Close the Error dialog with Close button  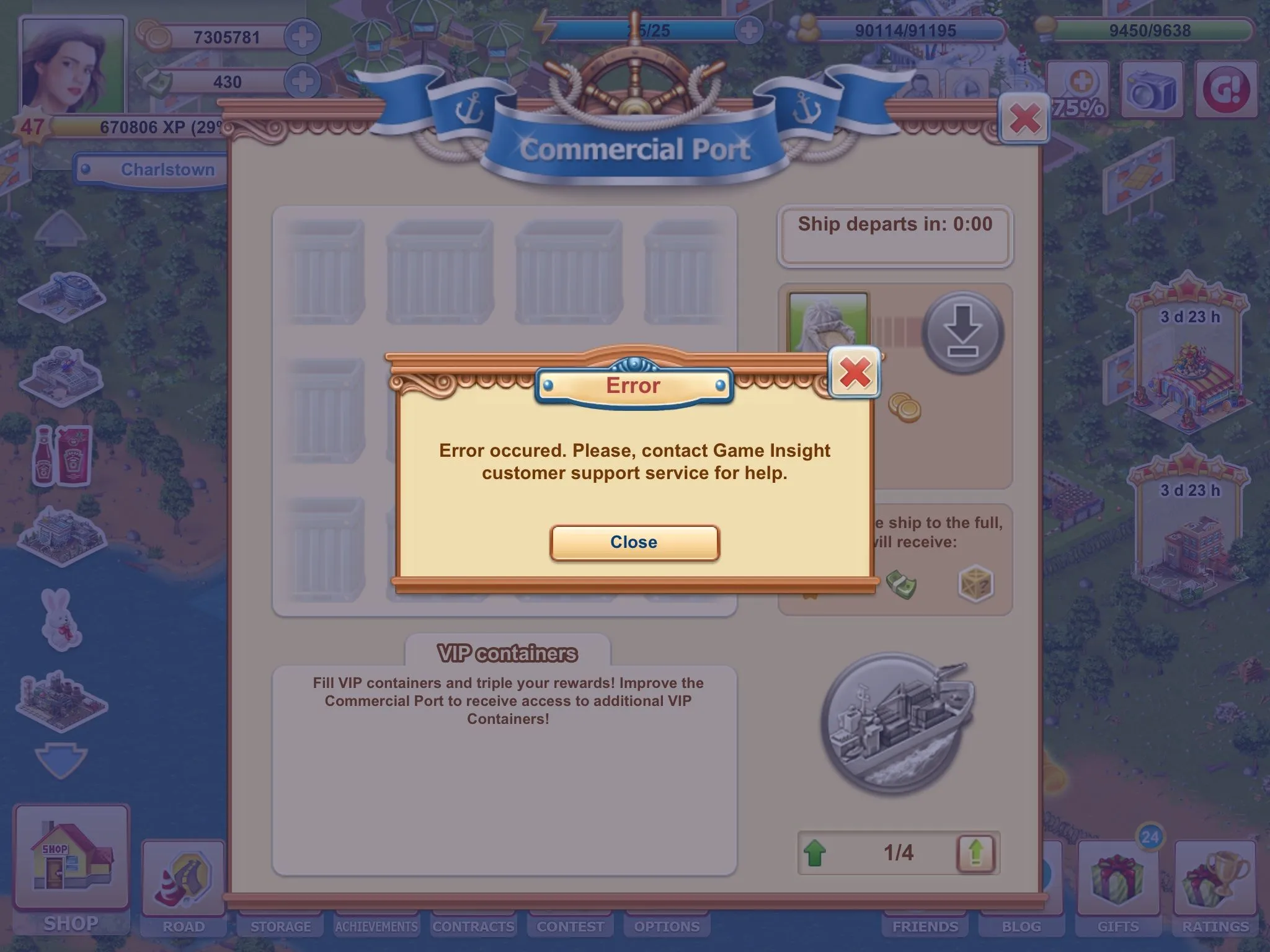coord(634,542)
